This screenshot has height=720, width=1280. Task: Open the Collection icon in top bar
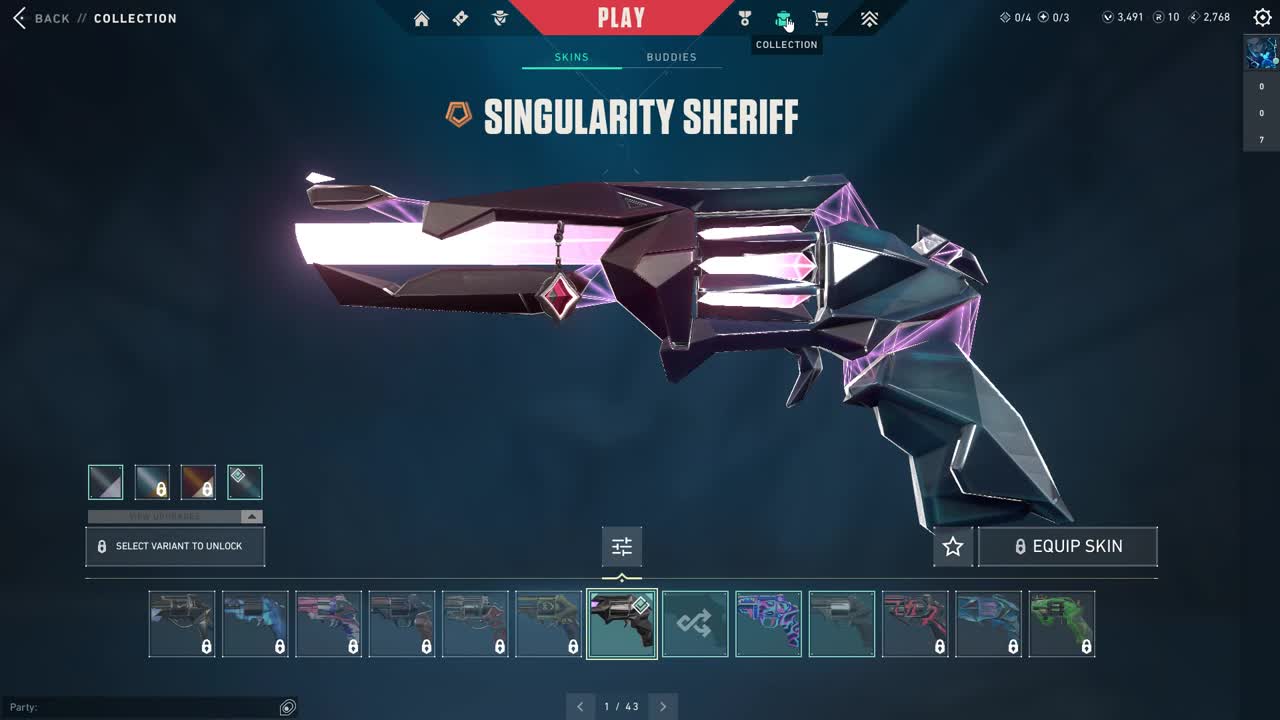pos(783,18)
